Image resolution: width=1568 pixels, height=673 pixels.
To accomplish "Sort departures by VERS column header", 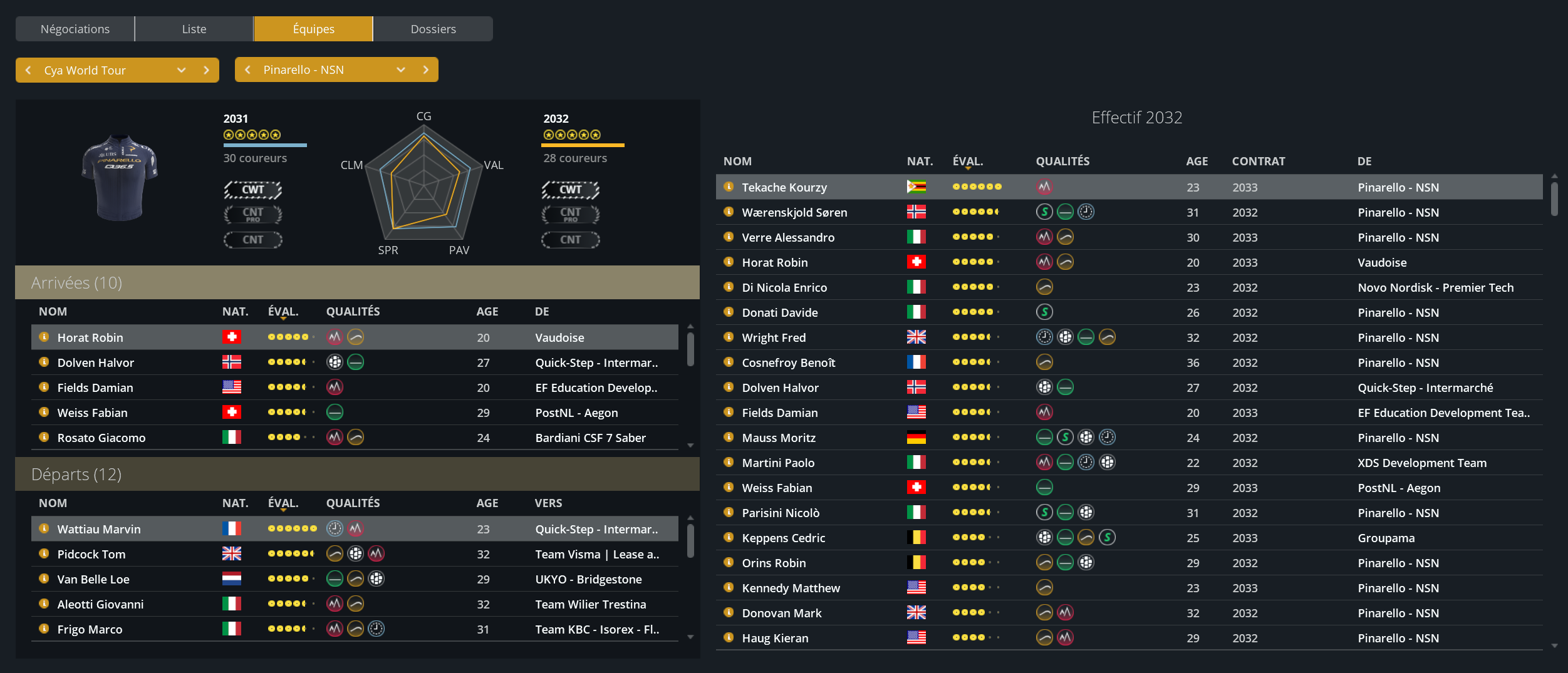I will [x=548, y=503].
